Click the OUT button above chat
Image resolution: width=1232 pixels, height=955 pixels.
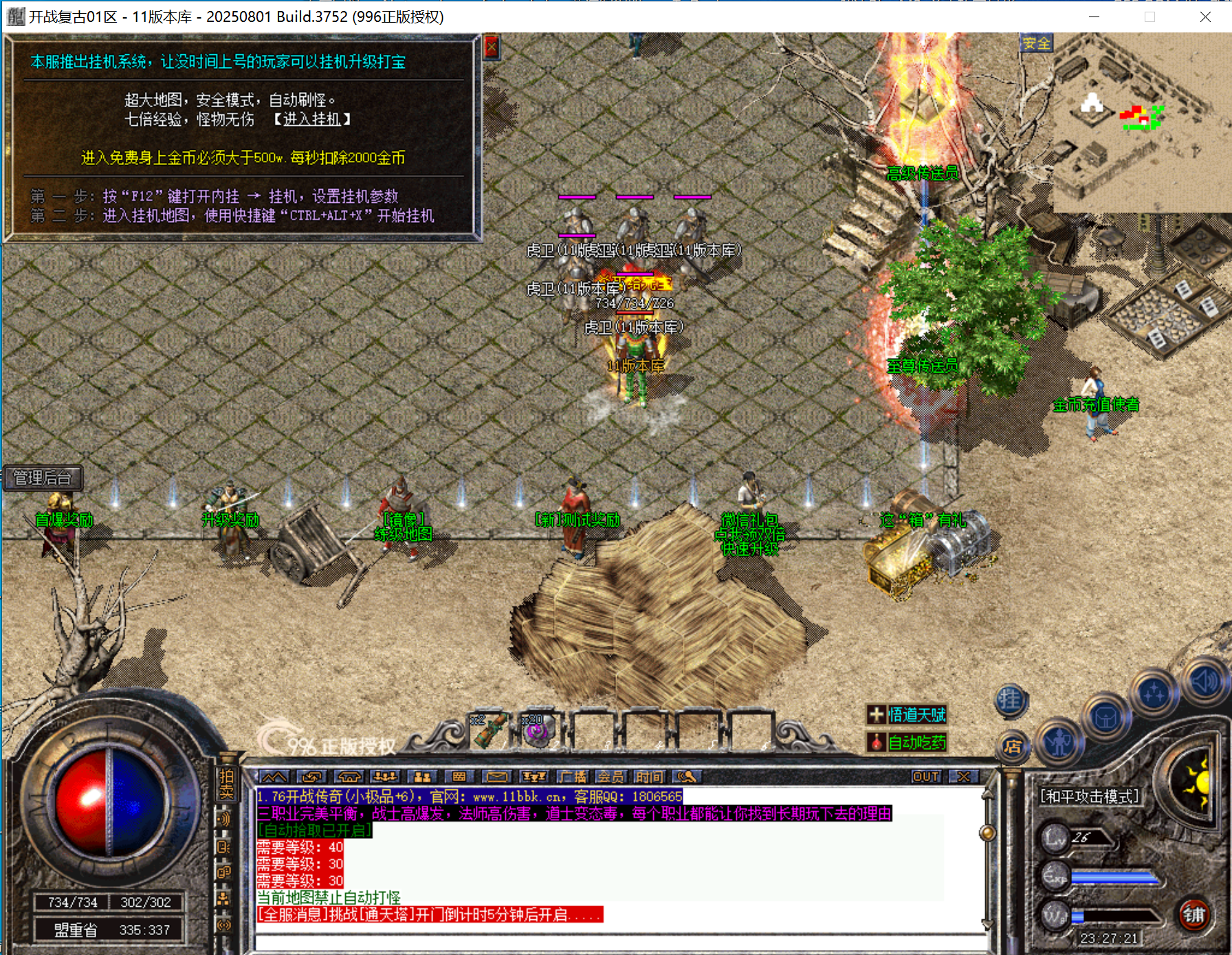pyautogui.click(x=925, y=777)
